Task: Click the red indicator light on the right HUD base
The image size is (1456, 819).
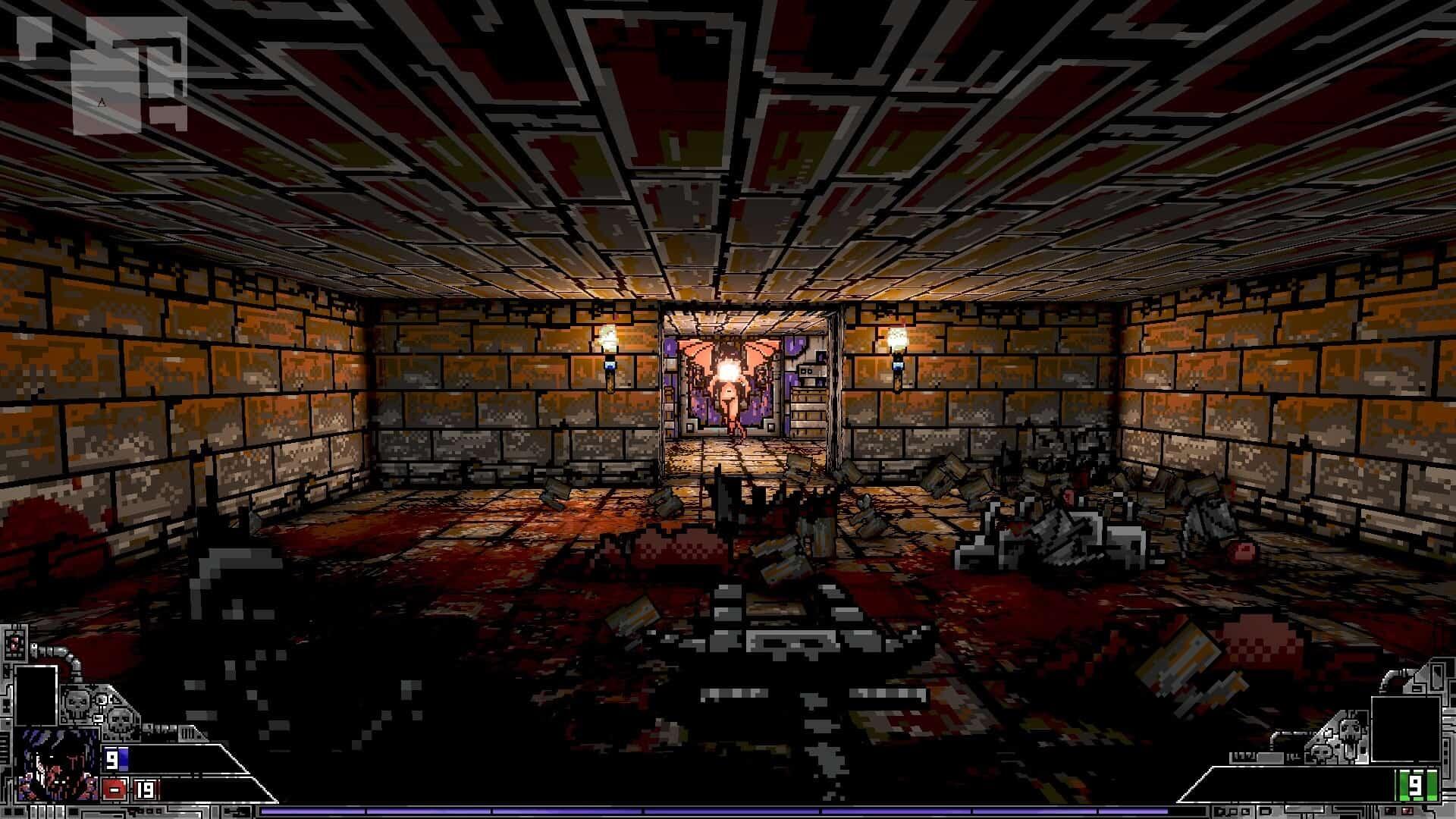Action: point(1407,810)
